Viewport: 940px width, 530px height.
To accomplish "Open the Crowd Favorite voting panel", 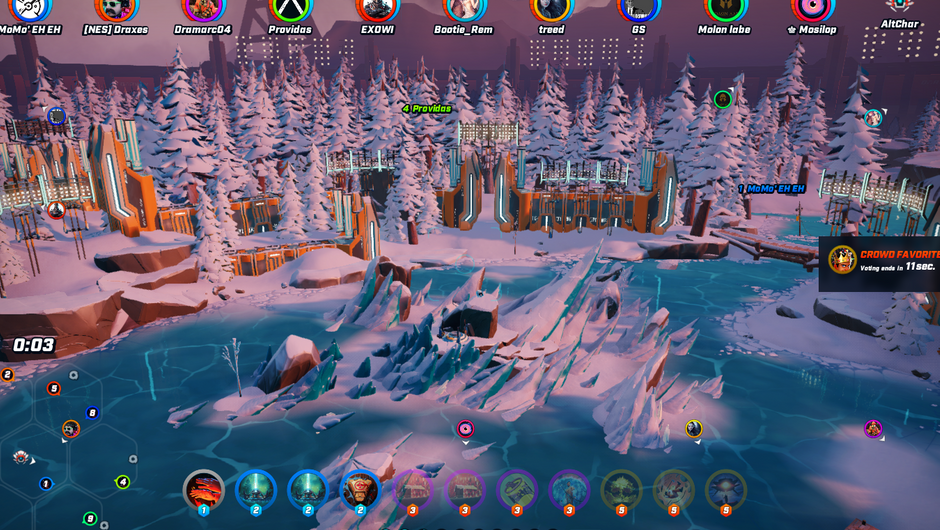I will click(880, 263).
